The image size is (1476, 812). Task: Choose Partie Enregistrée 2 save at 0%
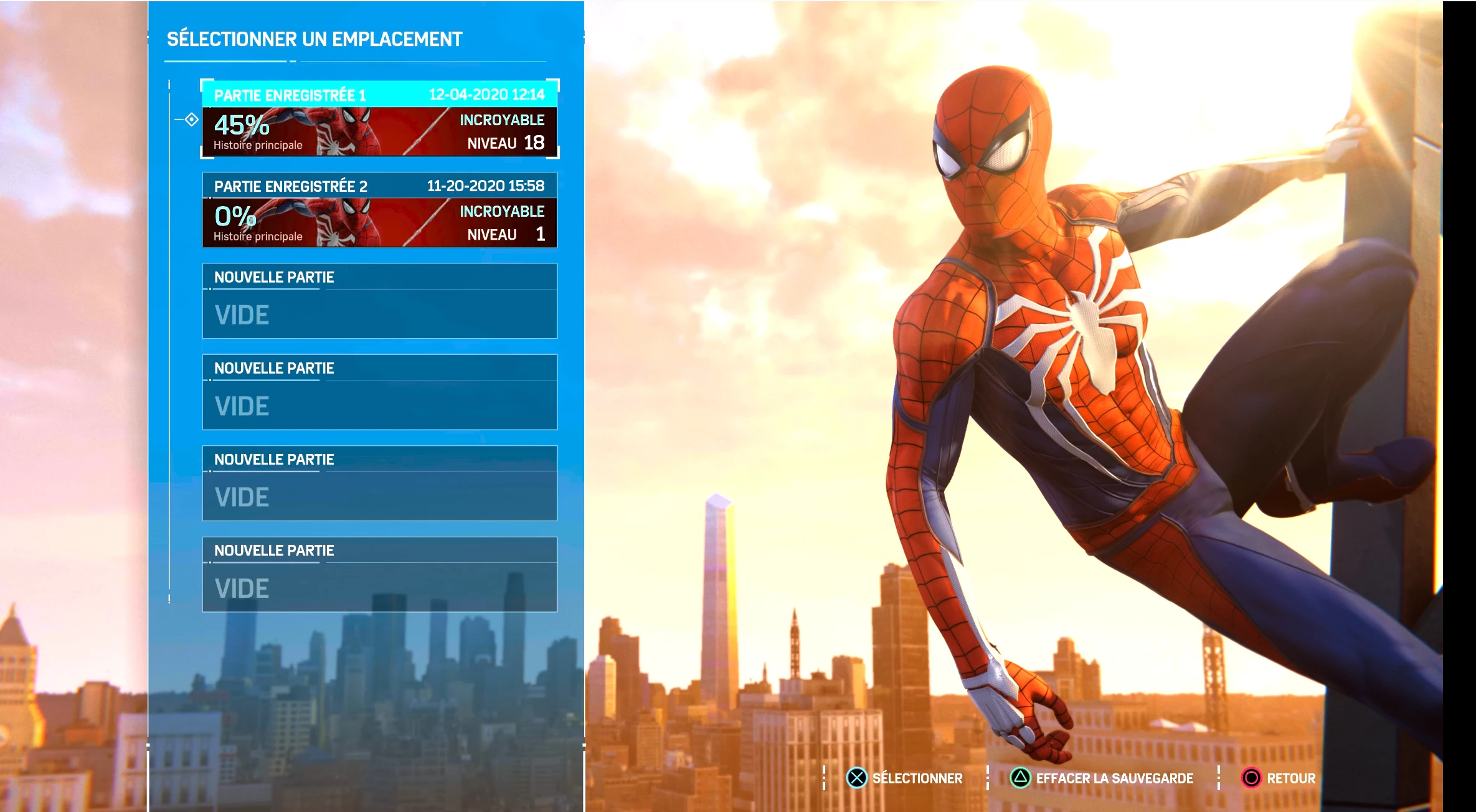tap(379, 210)
